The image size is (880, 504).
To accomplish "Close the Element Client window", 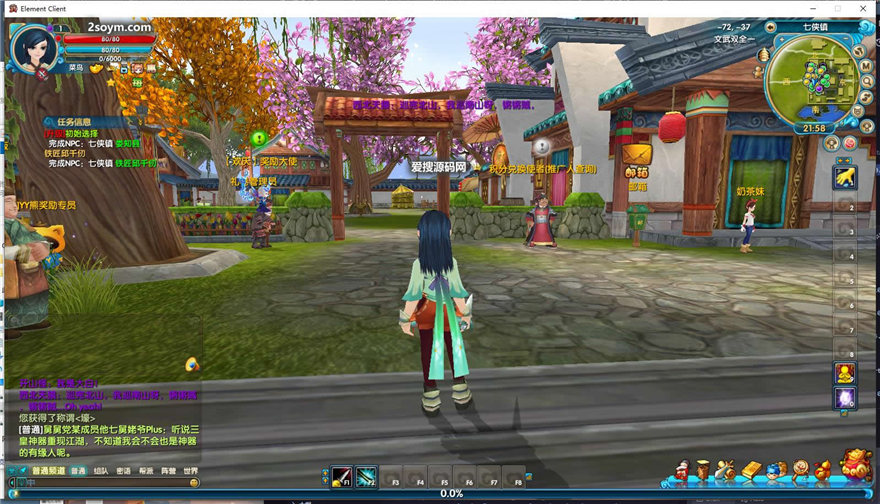I will [863, 9].
